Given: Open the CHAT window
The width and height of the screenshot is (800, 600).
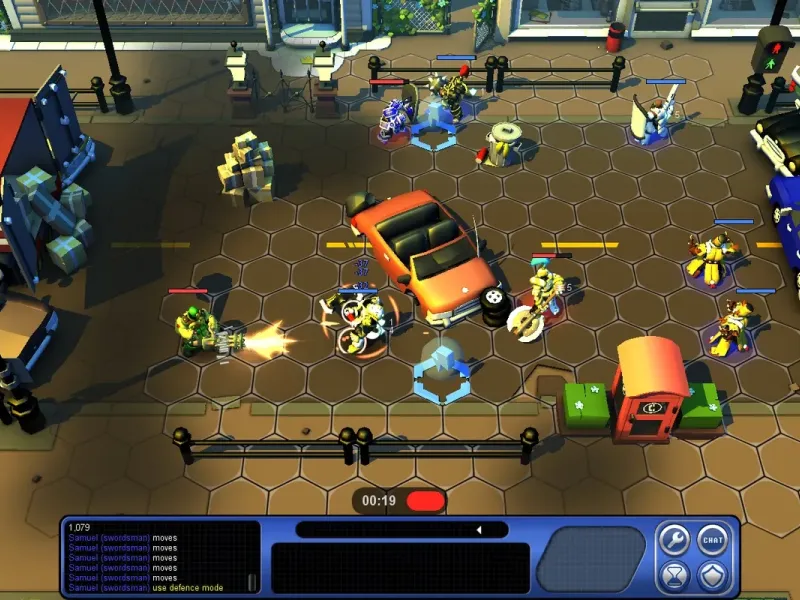Looking at the screenshot, I should [x=712, y=540].
